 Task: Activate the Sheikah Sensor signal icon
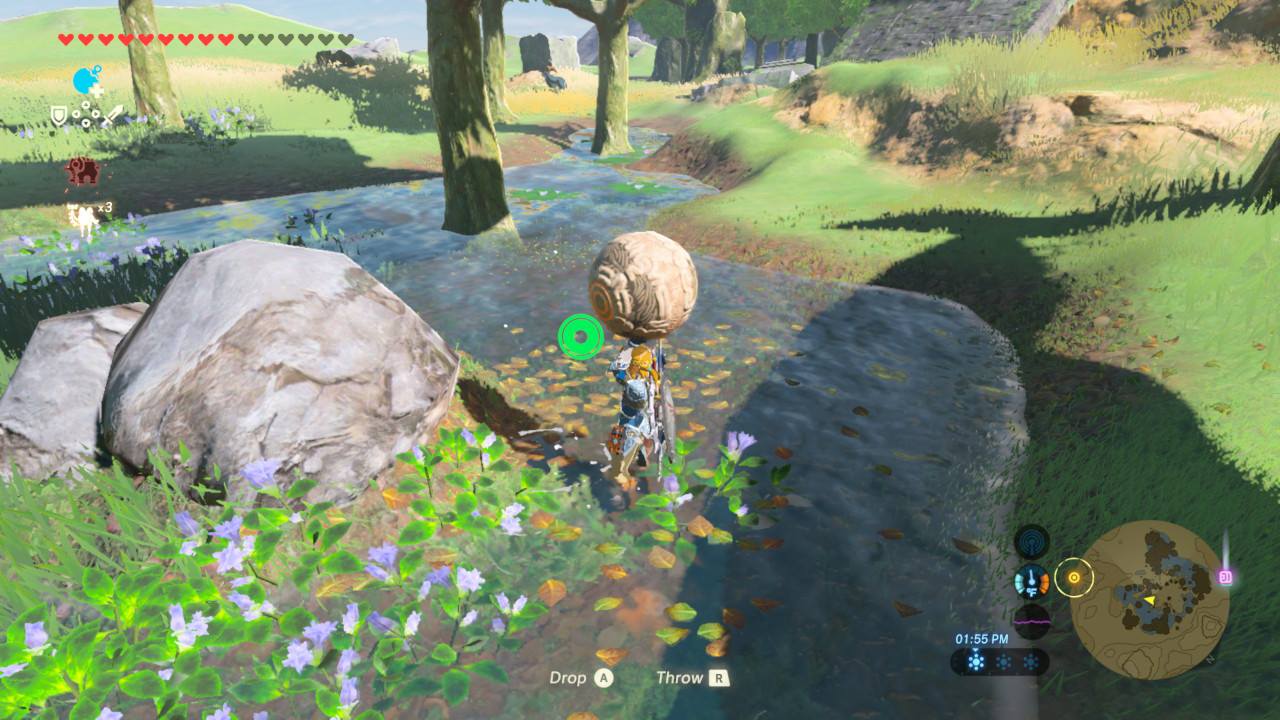coord(1031,542)
